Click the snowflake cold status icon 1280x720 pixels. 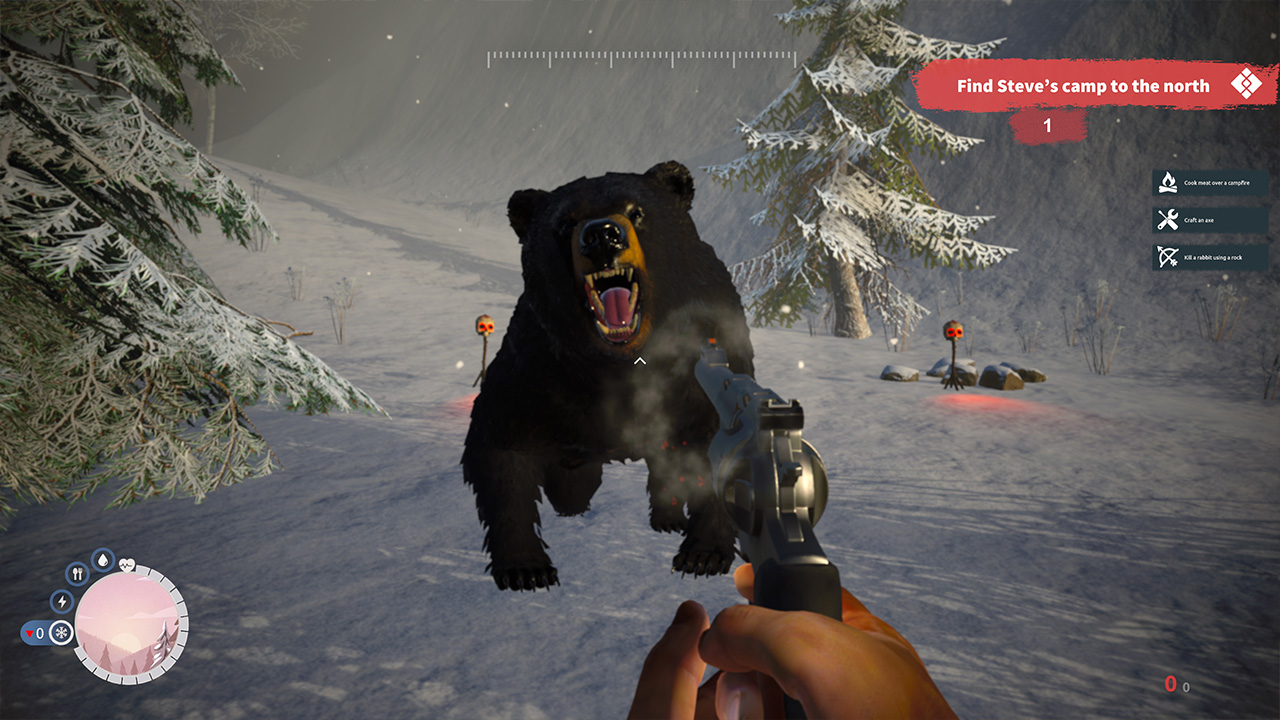[61, 633]
